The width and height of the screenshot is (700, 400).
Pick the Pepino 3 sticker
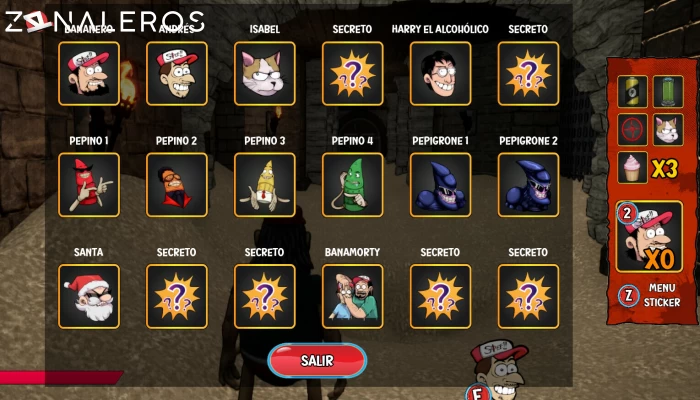coord(265,185)
